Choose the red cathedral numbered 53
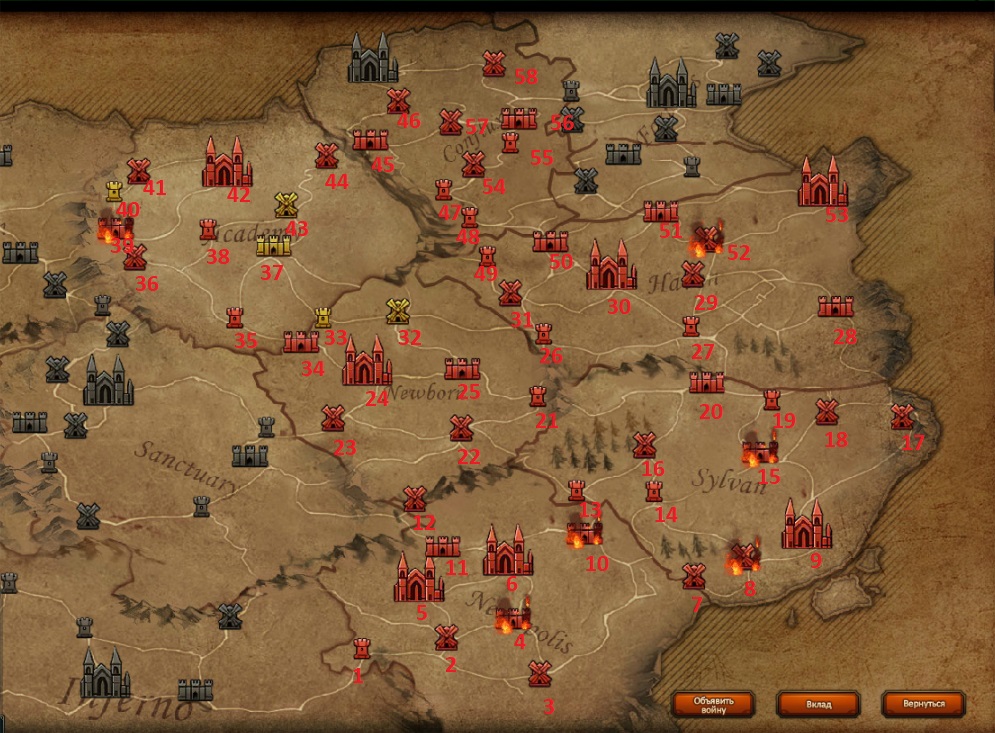The height and width of the screenshot is (733, 995). pyautogui.click(x=823, y=183)
